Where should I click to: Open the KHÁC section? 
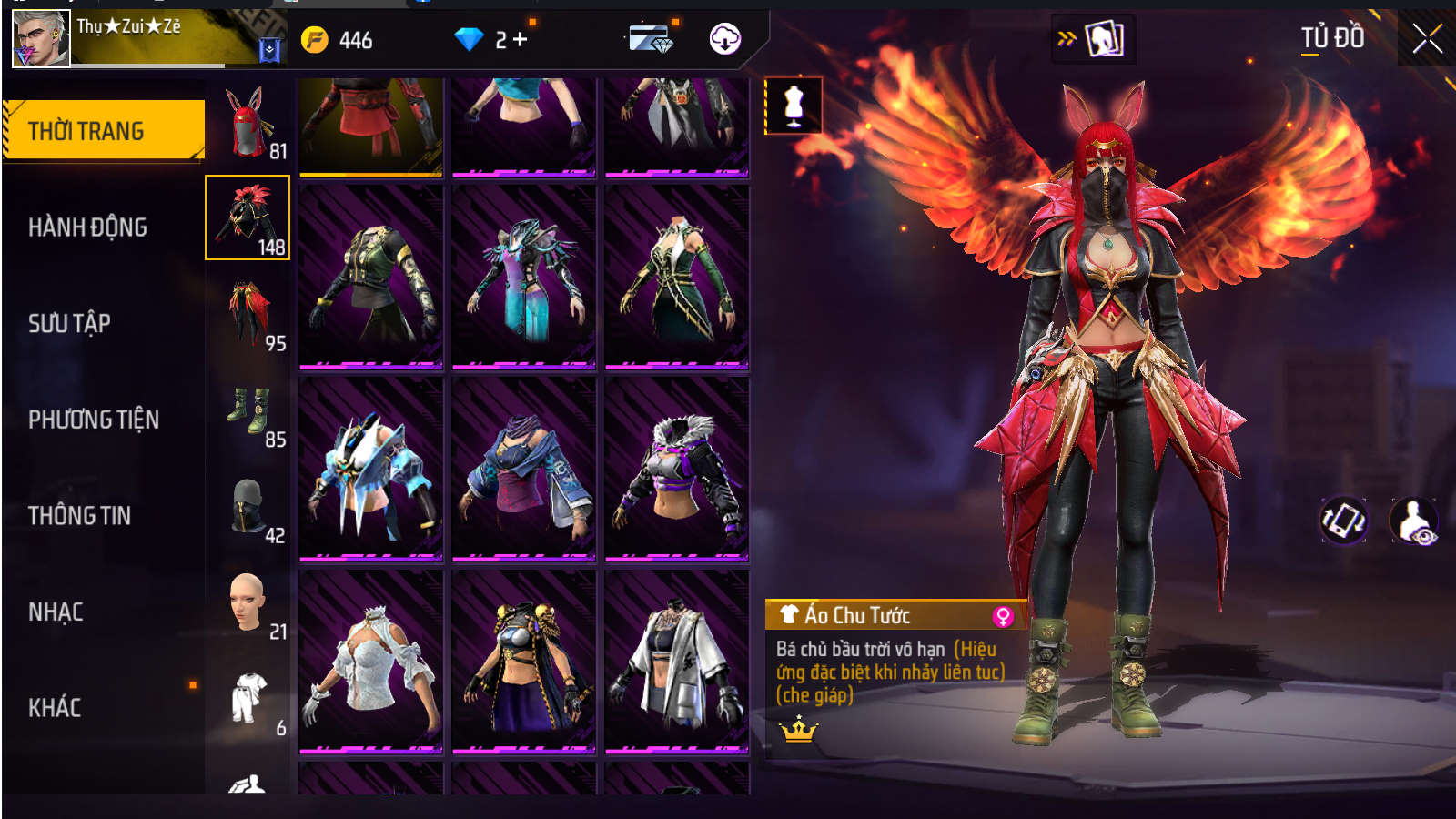pos(55,708)
